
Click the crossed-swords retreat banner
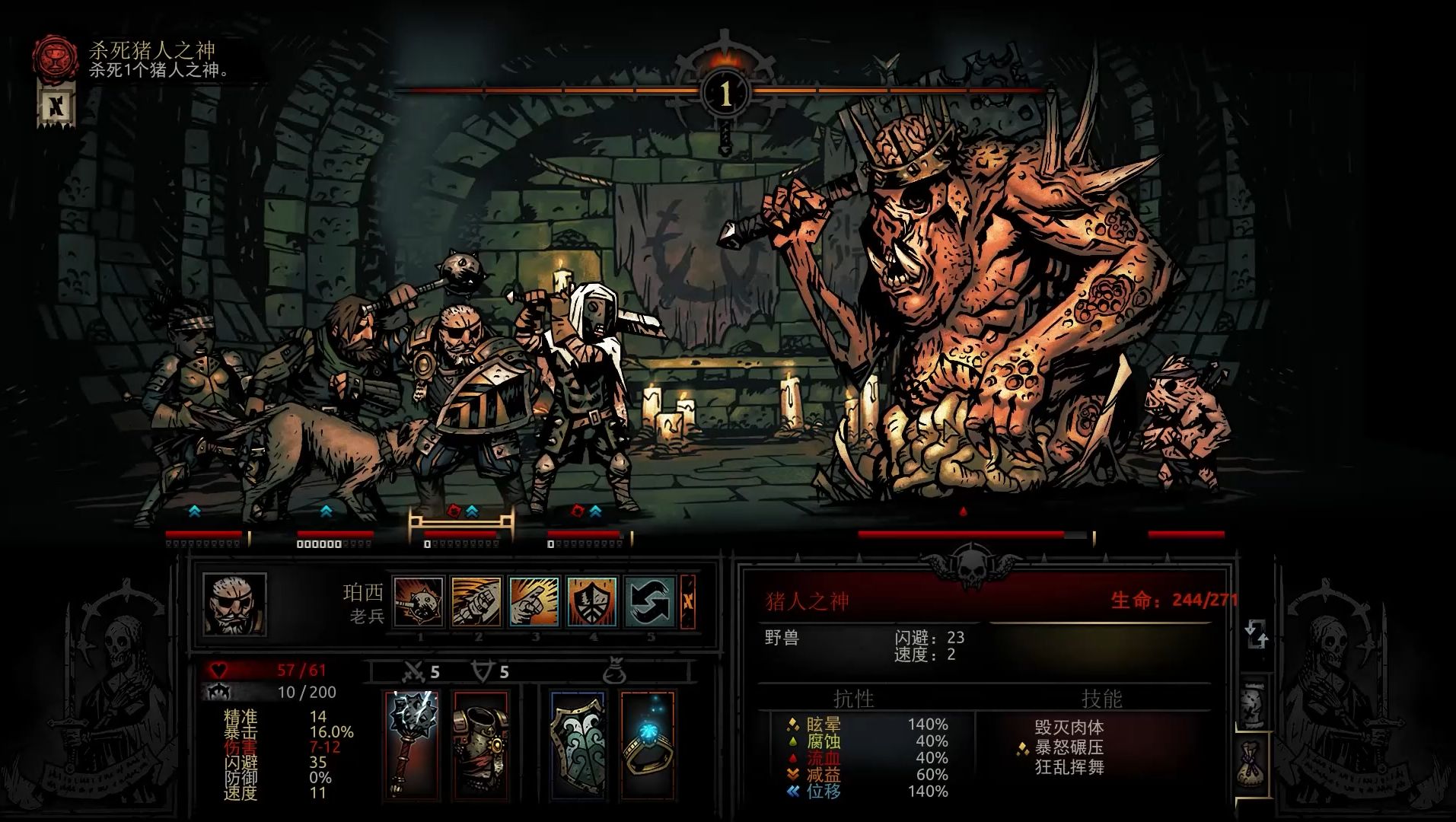point(56,105)
